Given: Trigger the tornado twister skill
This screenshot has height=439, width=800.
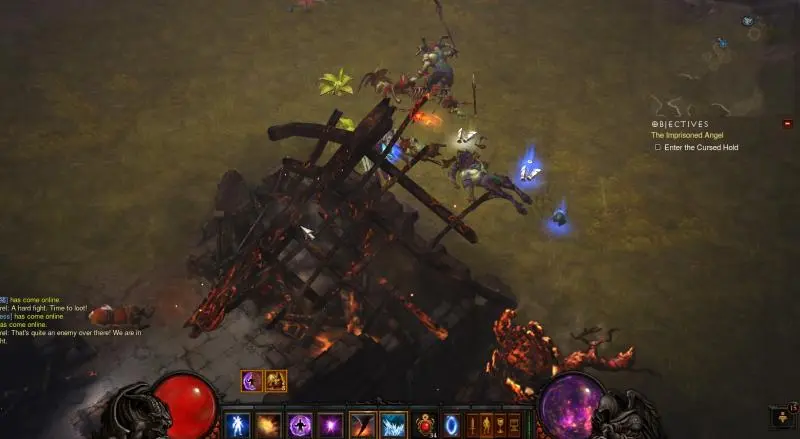Looking at the screenshot, I should [x=362, y=424].
